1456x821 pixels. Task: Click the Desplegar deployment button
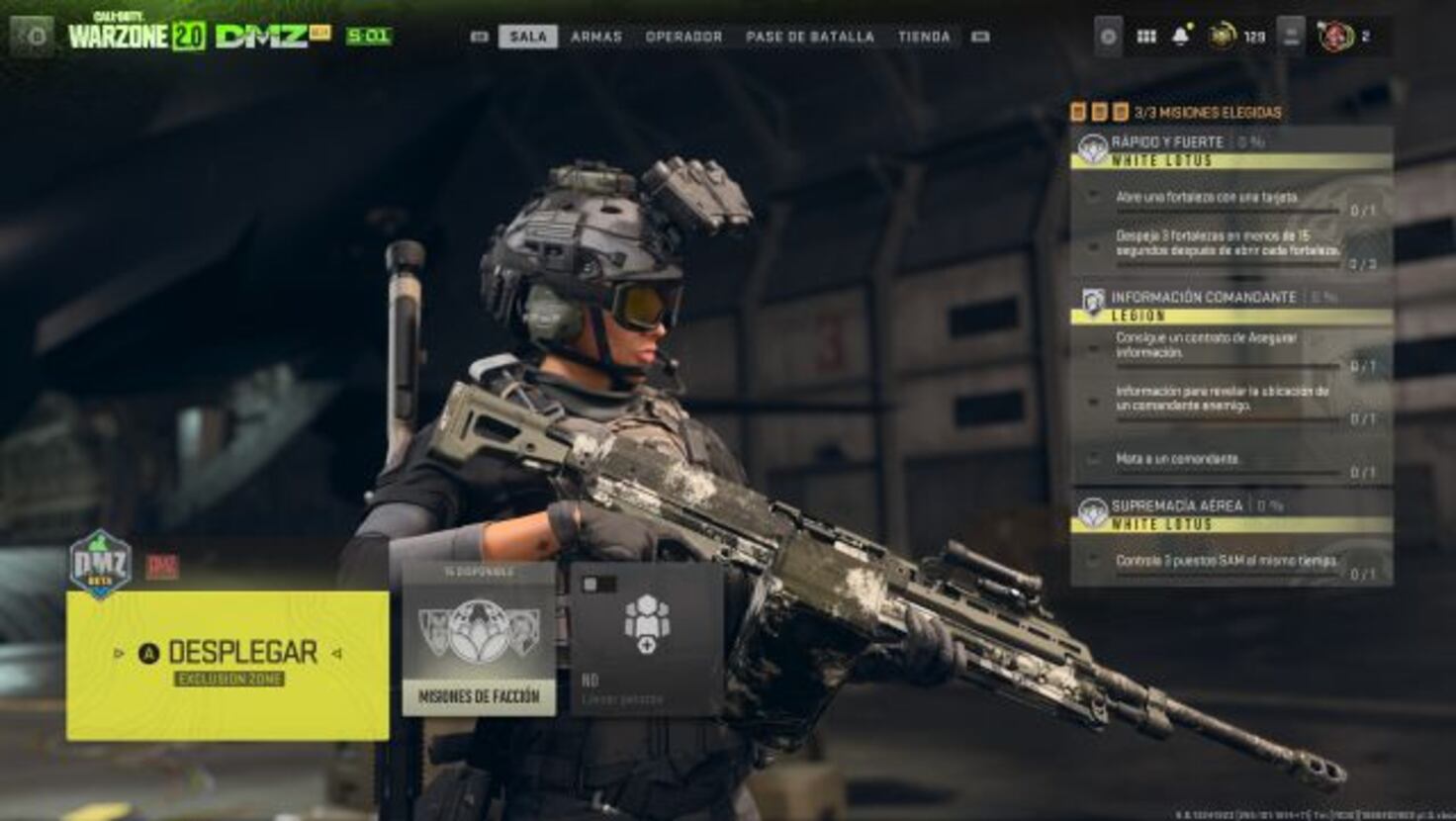227,651
